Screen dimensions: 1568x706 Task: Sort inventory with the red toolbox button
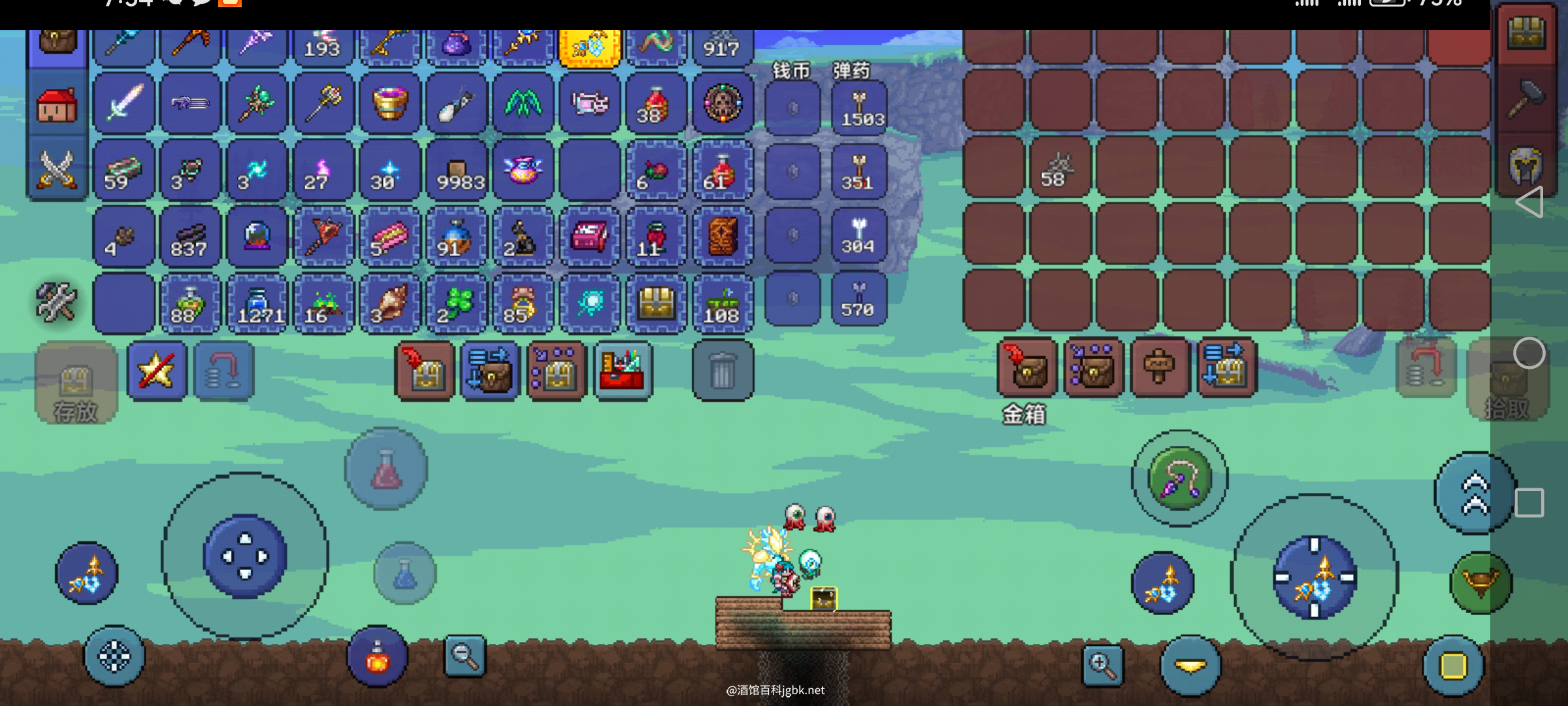(623, 371)
